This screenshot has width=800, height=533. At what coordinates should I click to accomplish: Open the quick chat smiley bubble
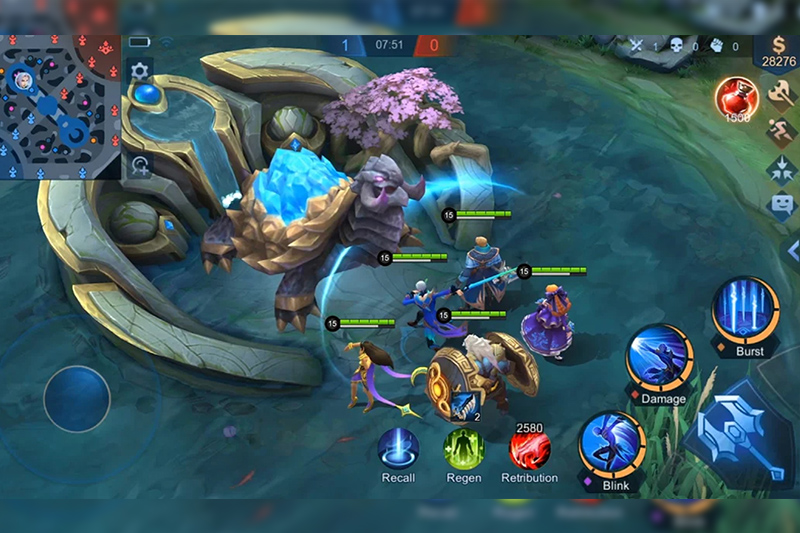click(x=781, y=206)
